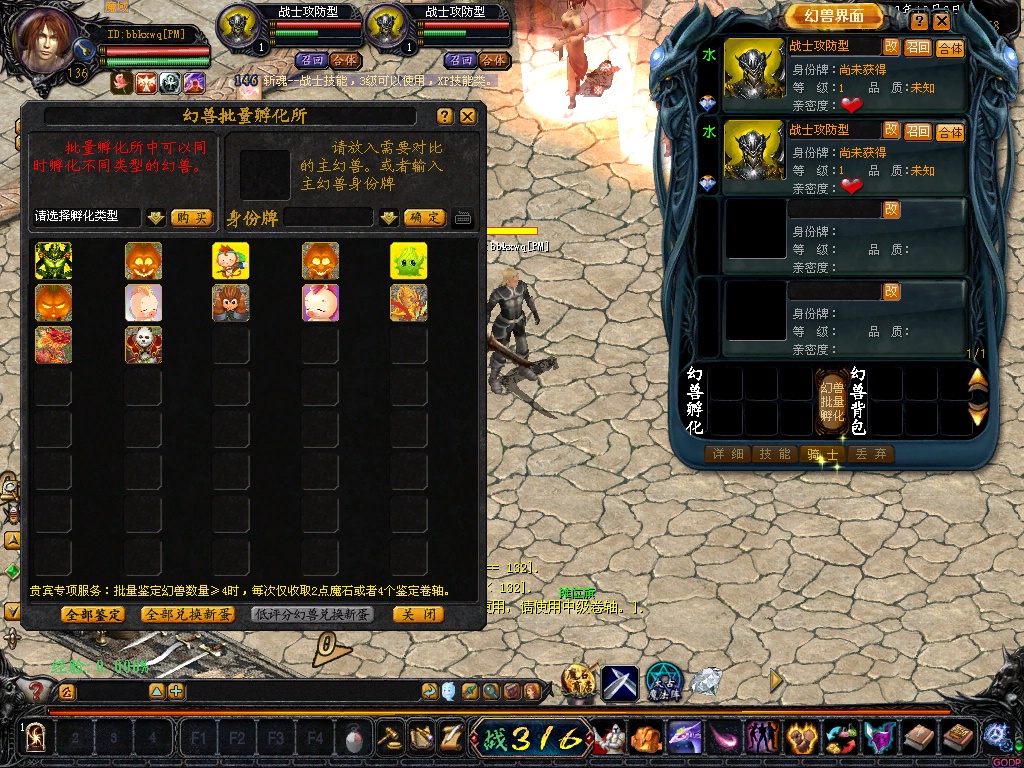Image resolution: width=1024 pixels, height=768 pixels.
Task: Pick the panda warrior pet icon
Action: 143,345
